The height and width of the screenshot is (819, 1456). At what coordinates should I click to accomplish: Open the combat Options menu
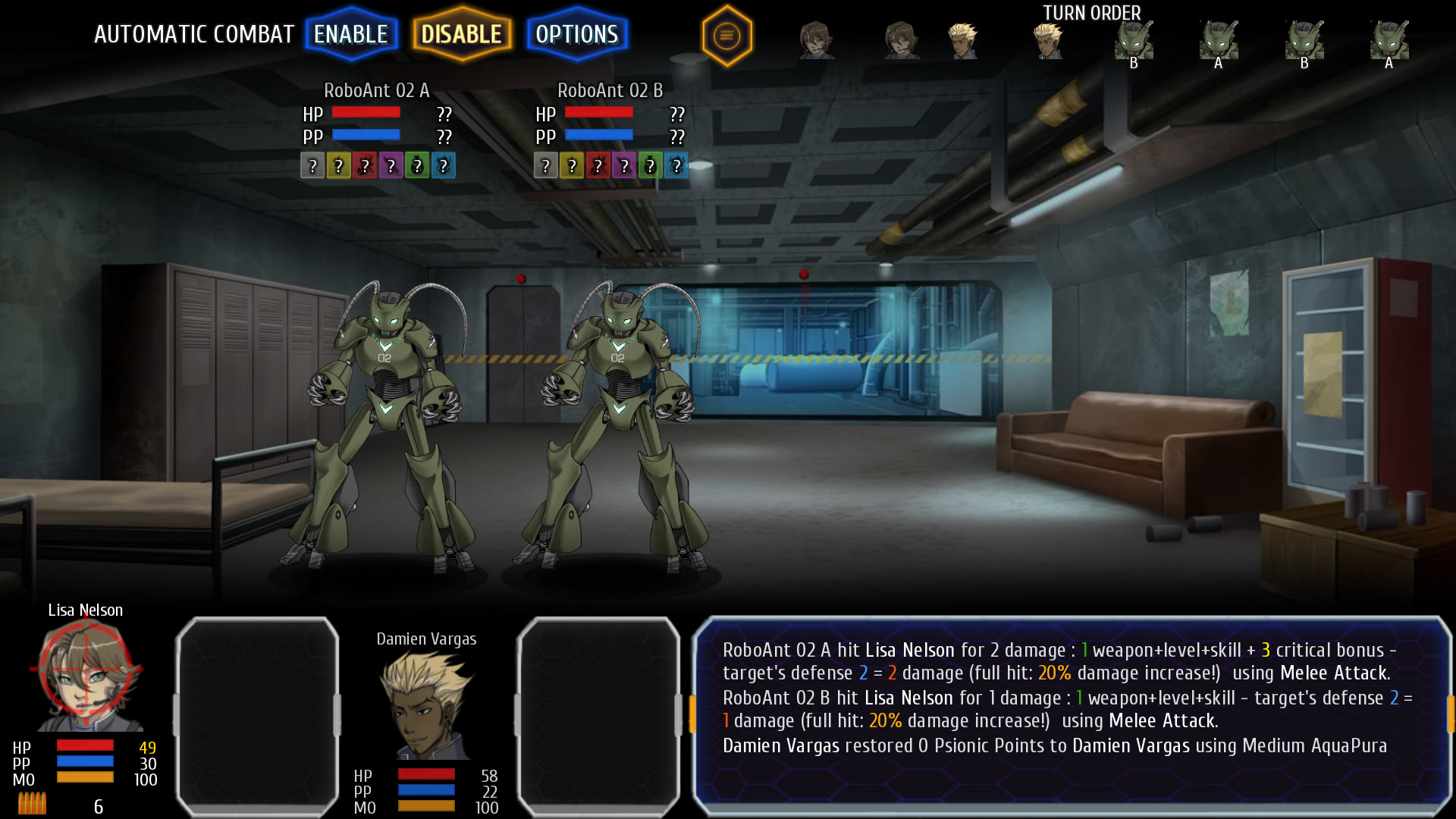point(576,34)
